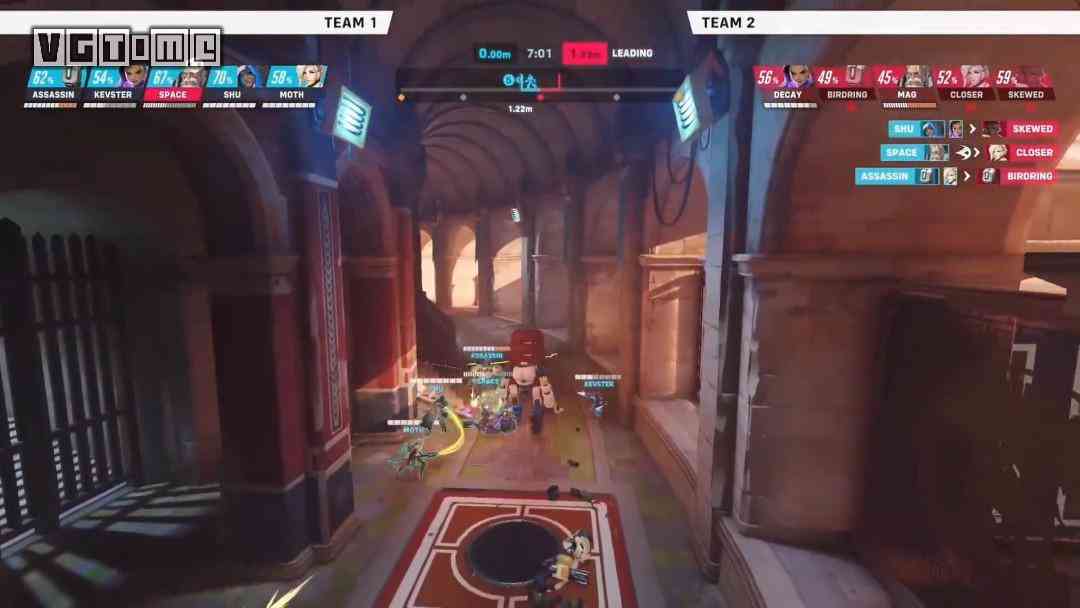Screen dimensions: 1080x608
Task: Open the ASSASSIN eliminated BIRDRING kill feed entry
Action: [x=957, y=177]
